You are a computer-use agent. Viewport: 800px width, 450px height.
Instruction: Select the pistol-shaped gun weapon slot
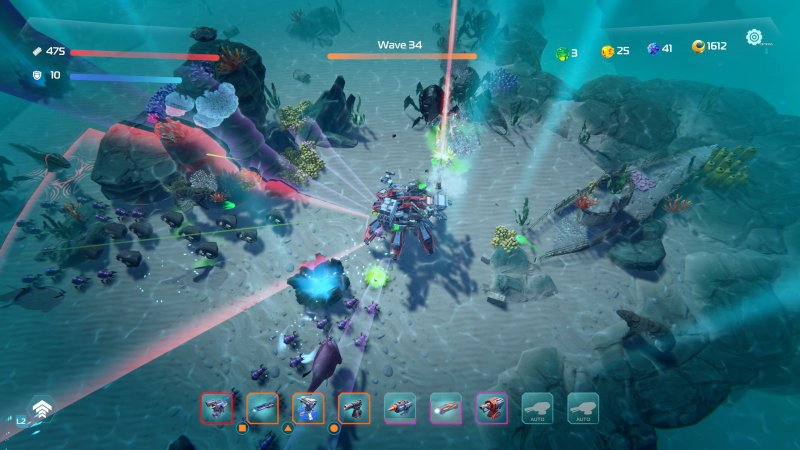click(354, 407)
